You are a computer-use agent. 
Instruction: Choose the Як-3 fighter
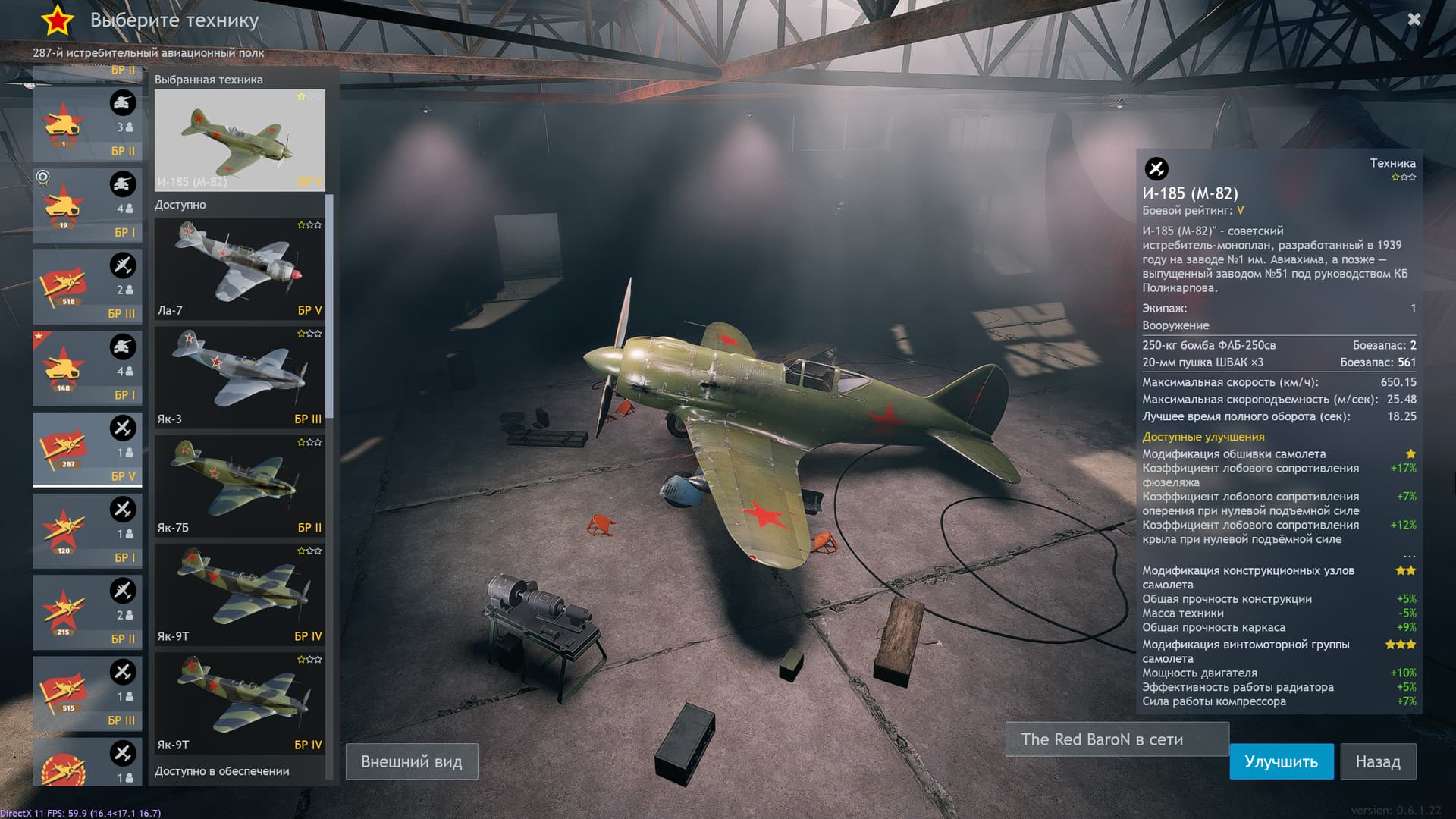[240, 377]
